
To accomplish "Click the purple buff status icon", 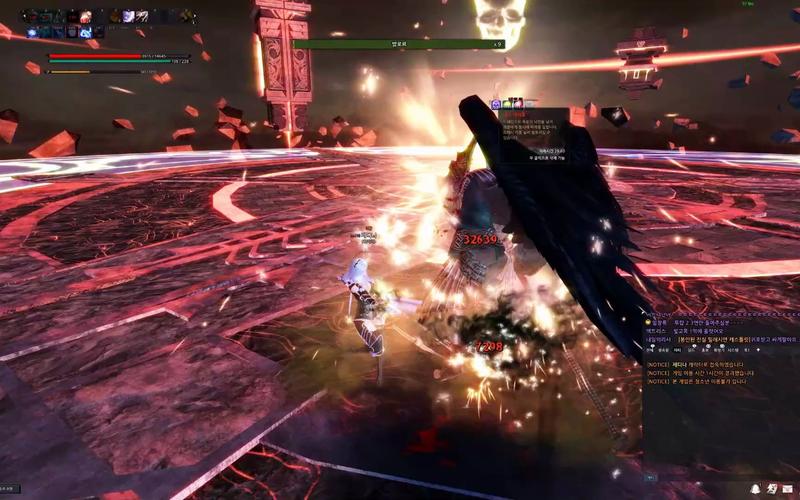I will tap(496, 103).
